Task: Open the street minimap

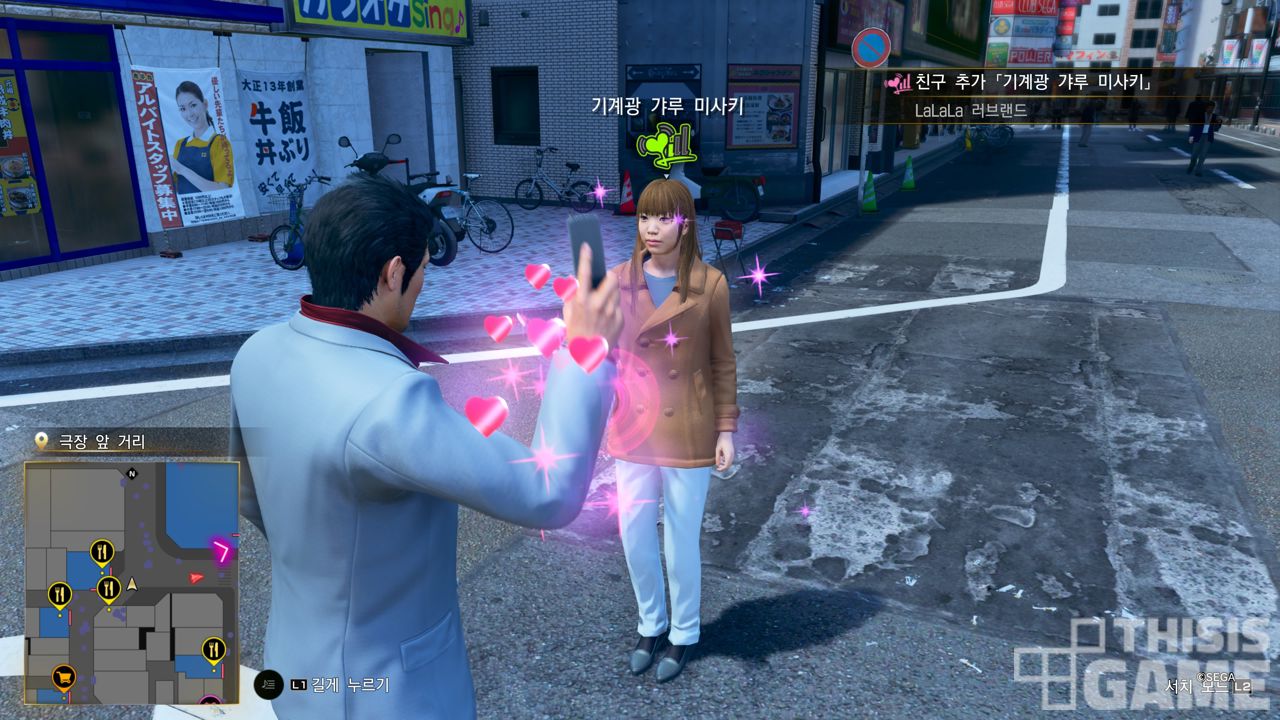Action: coord(132,582)
